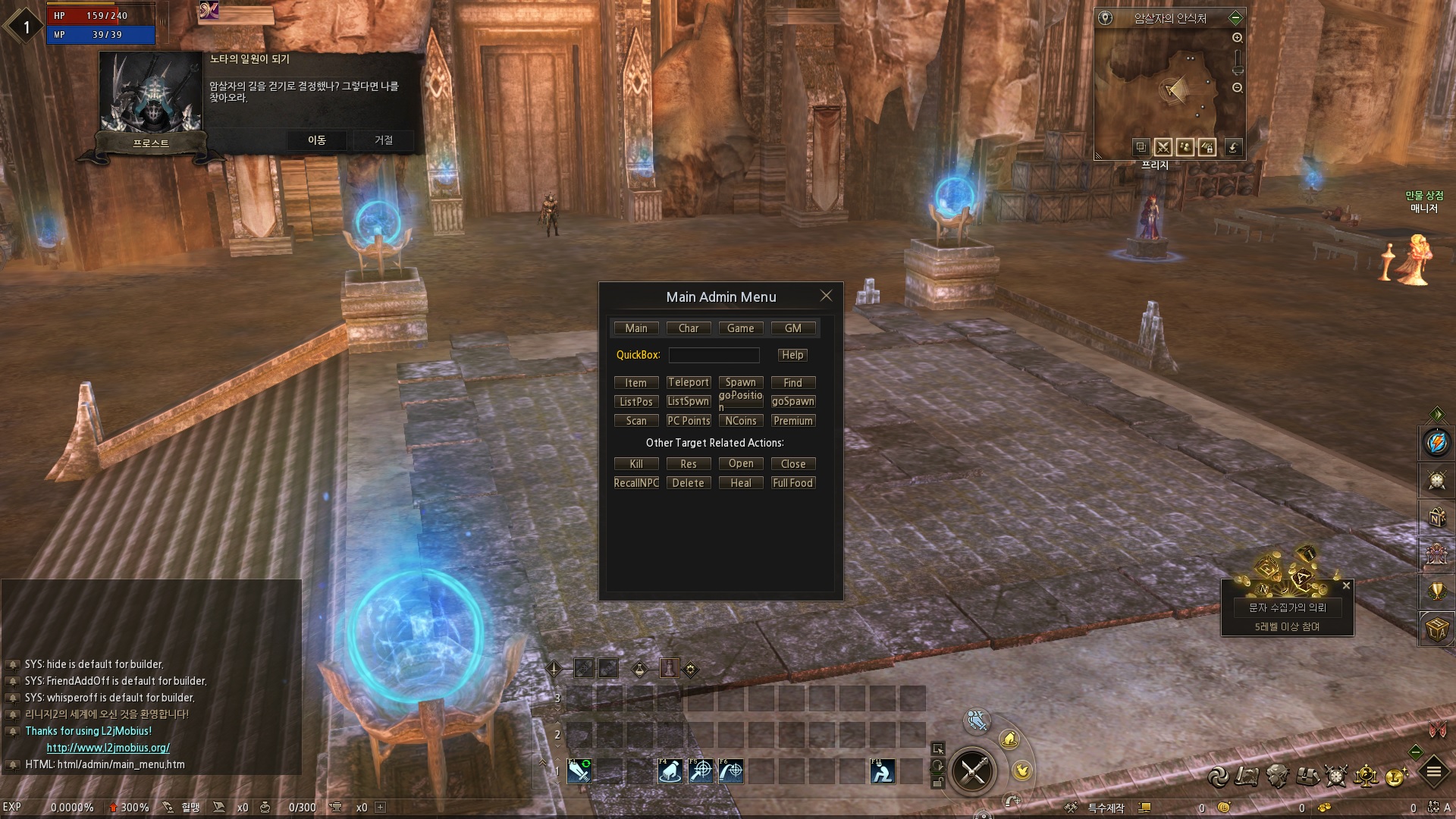Screen dimensions: 1456x819
Task: Switch to the Char tab
Action: pyautogui.click(x=689, y=328)
